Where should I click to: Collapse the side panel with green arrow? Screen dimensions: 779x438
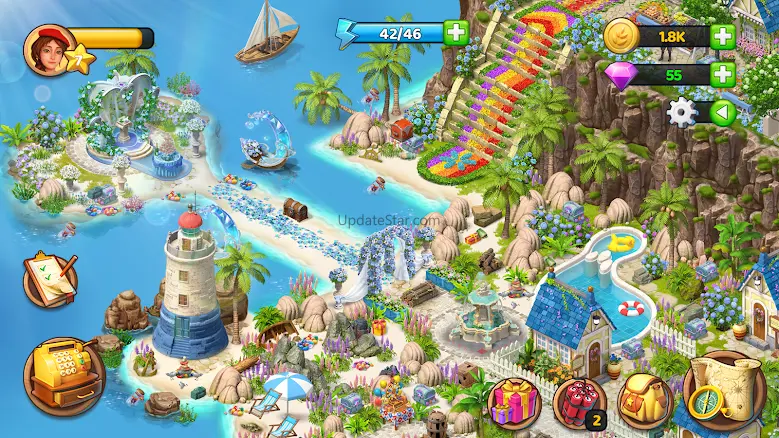pyautogui.click(x=722, y=112)
